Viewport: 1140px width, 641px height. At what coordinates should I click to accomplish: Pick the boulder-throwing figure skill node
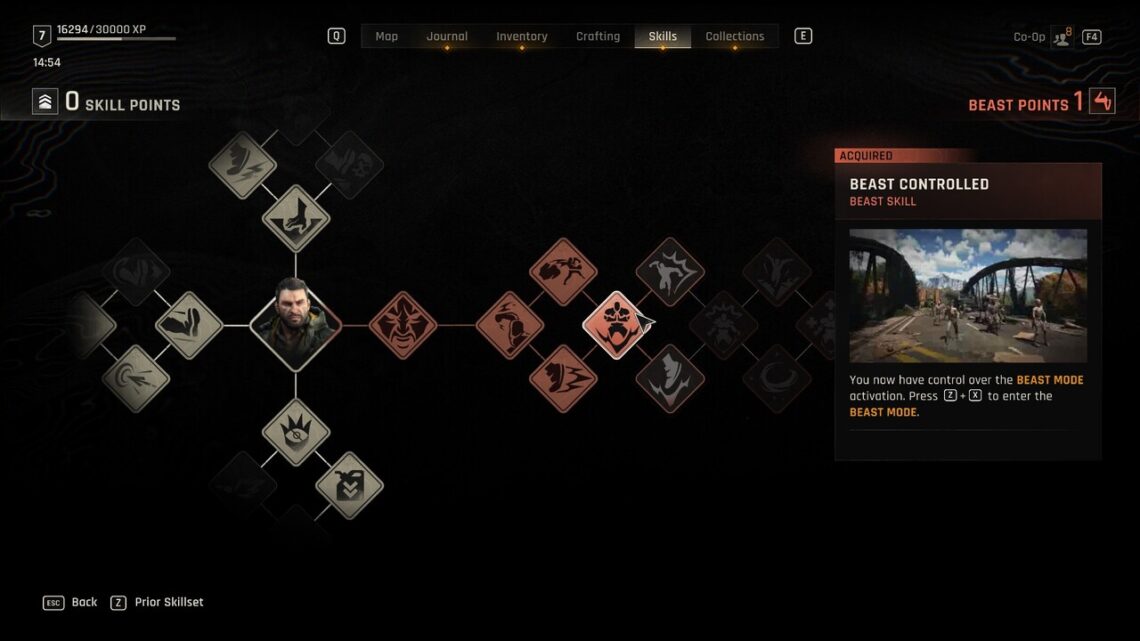[563, 271]
